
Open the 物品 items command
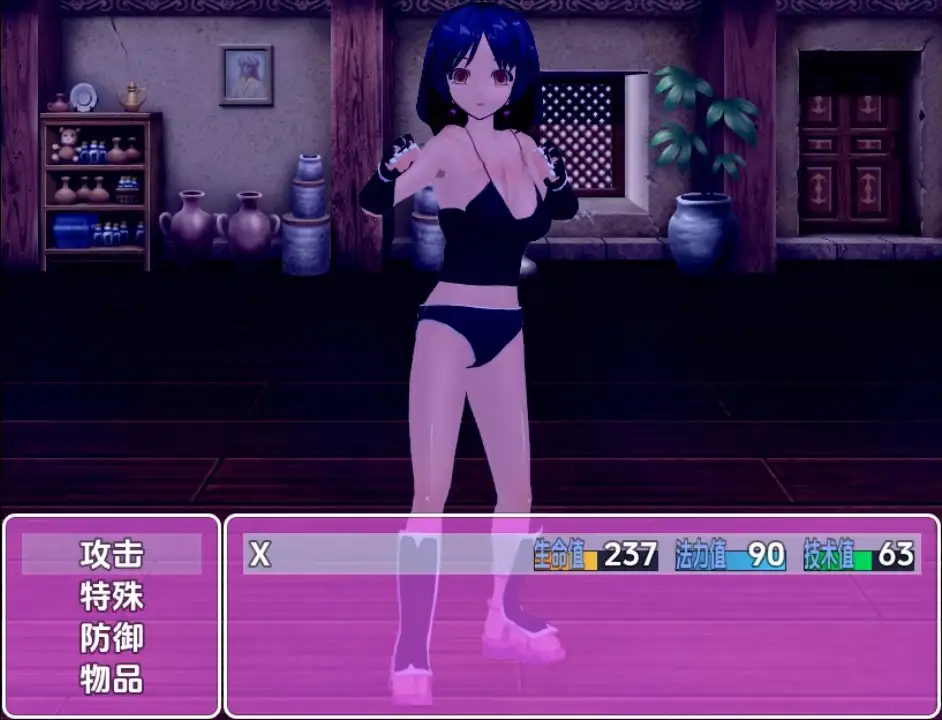[112, 680]
